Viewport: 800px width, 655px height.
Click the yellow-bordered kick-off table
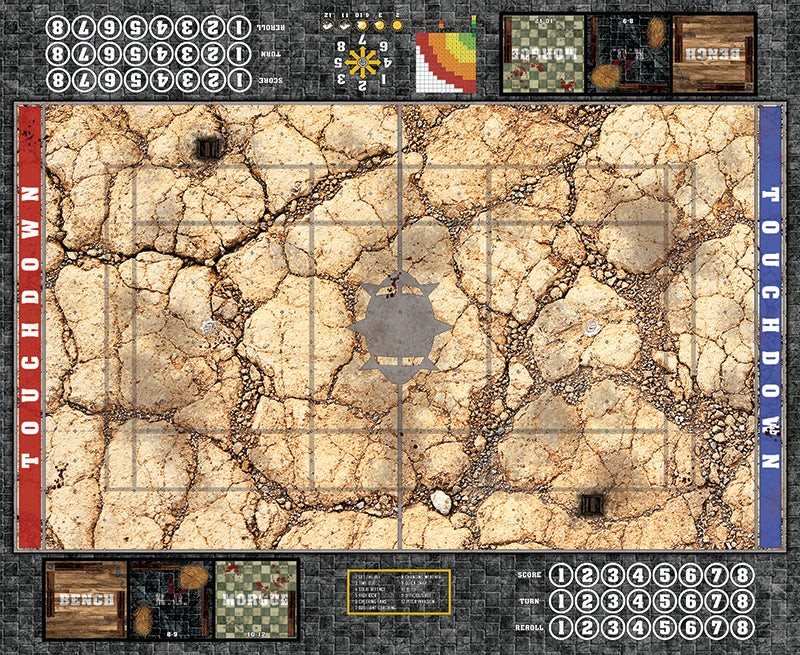click(399, 596)
